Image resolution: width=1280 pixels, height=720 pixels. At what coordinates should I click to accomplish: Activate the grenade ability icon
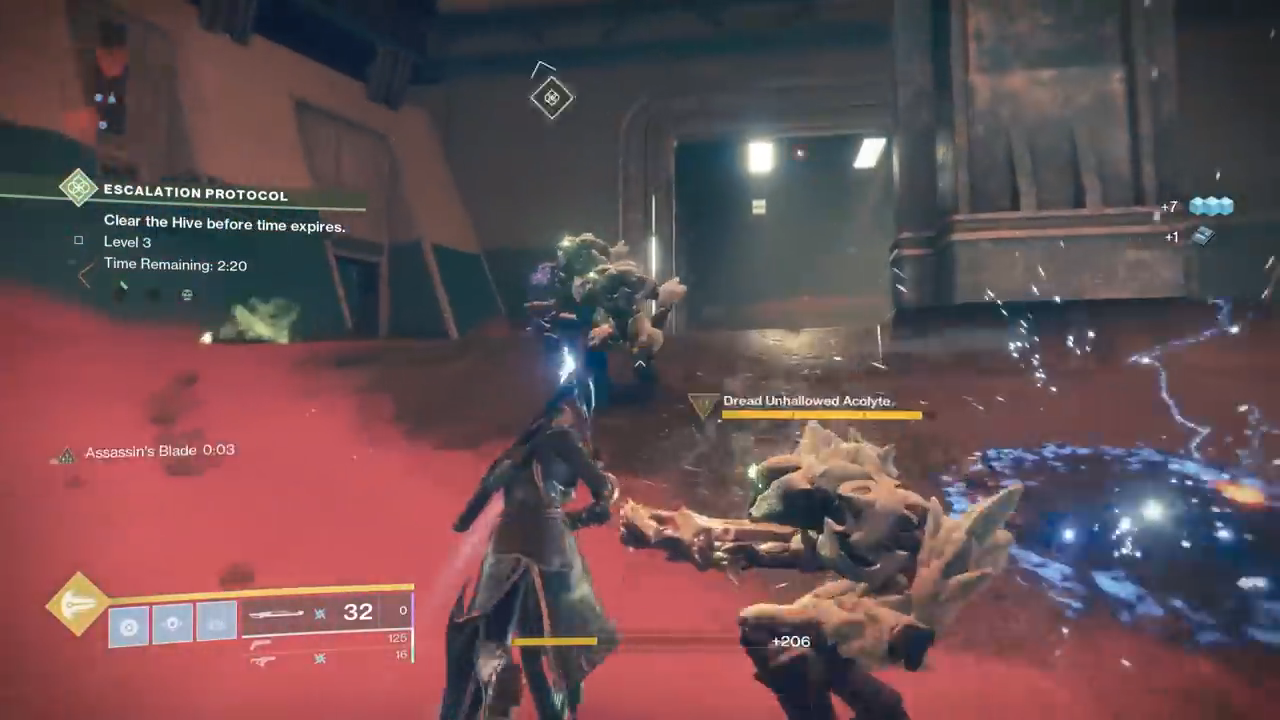coord(128,625)
